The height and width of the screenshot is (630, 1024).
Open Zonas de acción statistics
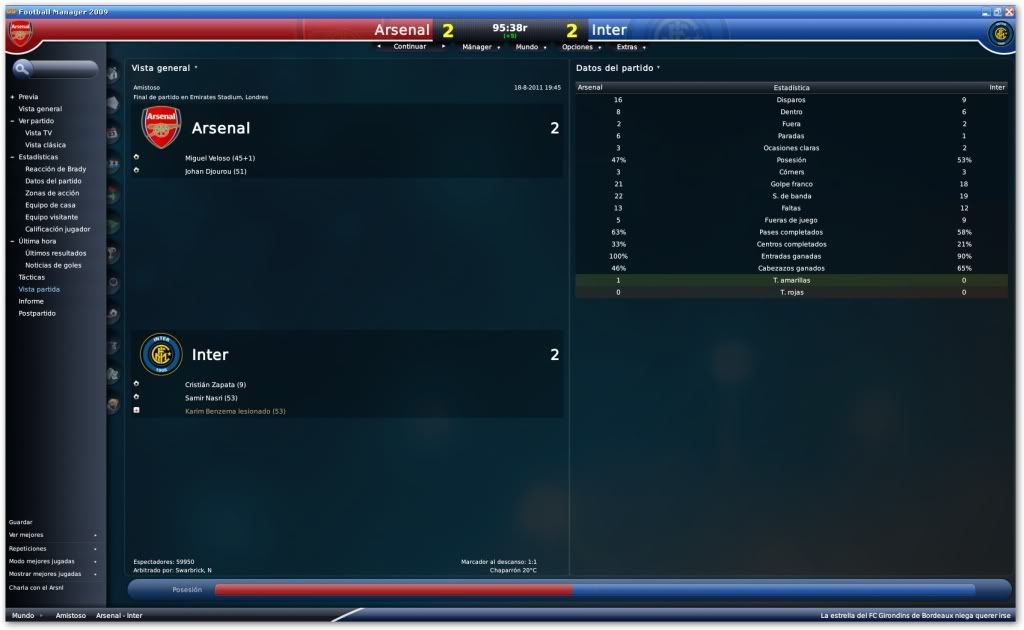coord(52,193)
